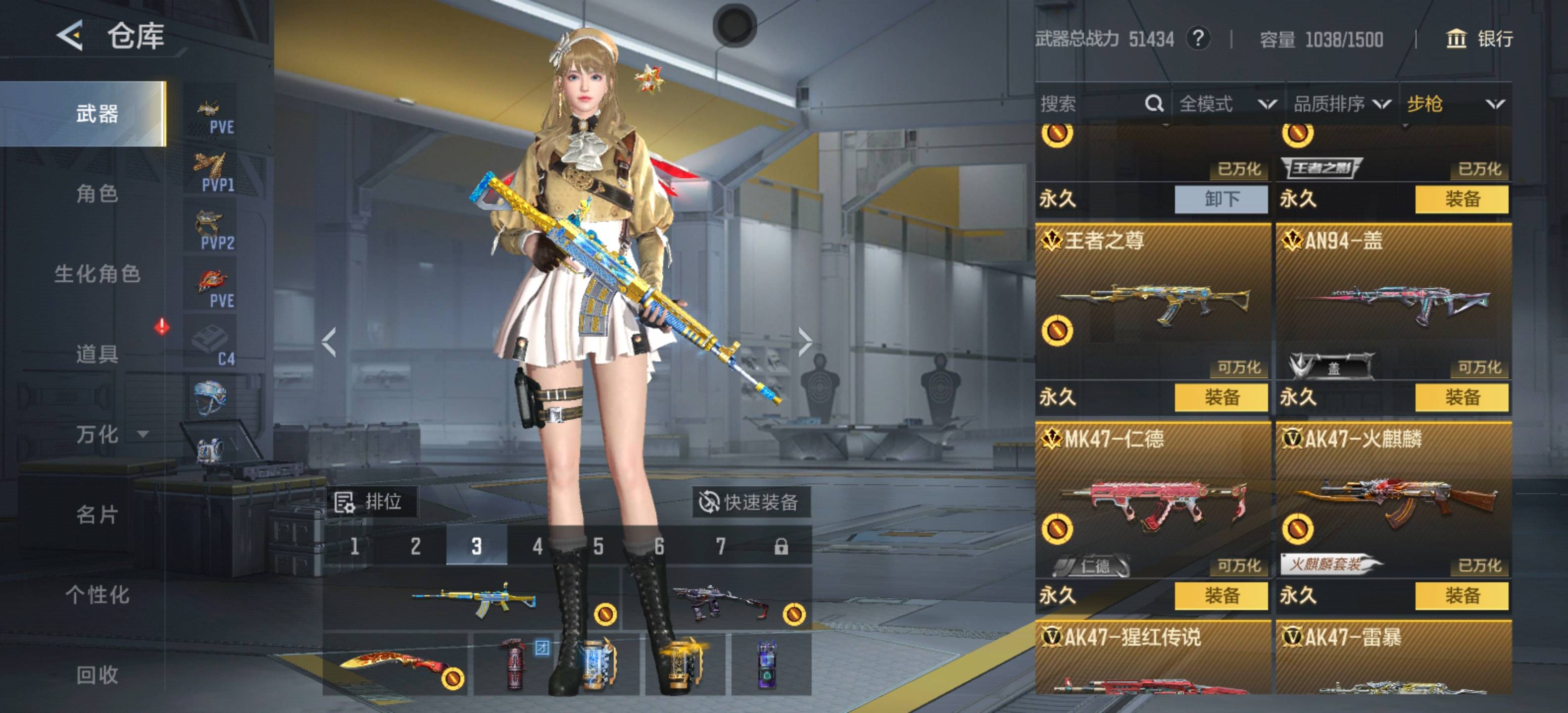Image resolution: width=1568 pixels, height=713 pixels.
Task: Open the 名片 name card tab
Action: pos(97,514)
